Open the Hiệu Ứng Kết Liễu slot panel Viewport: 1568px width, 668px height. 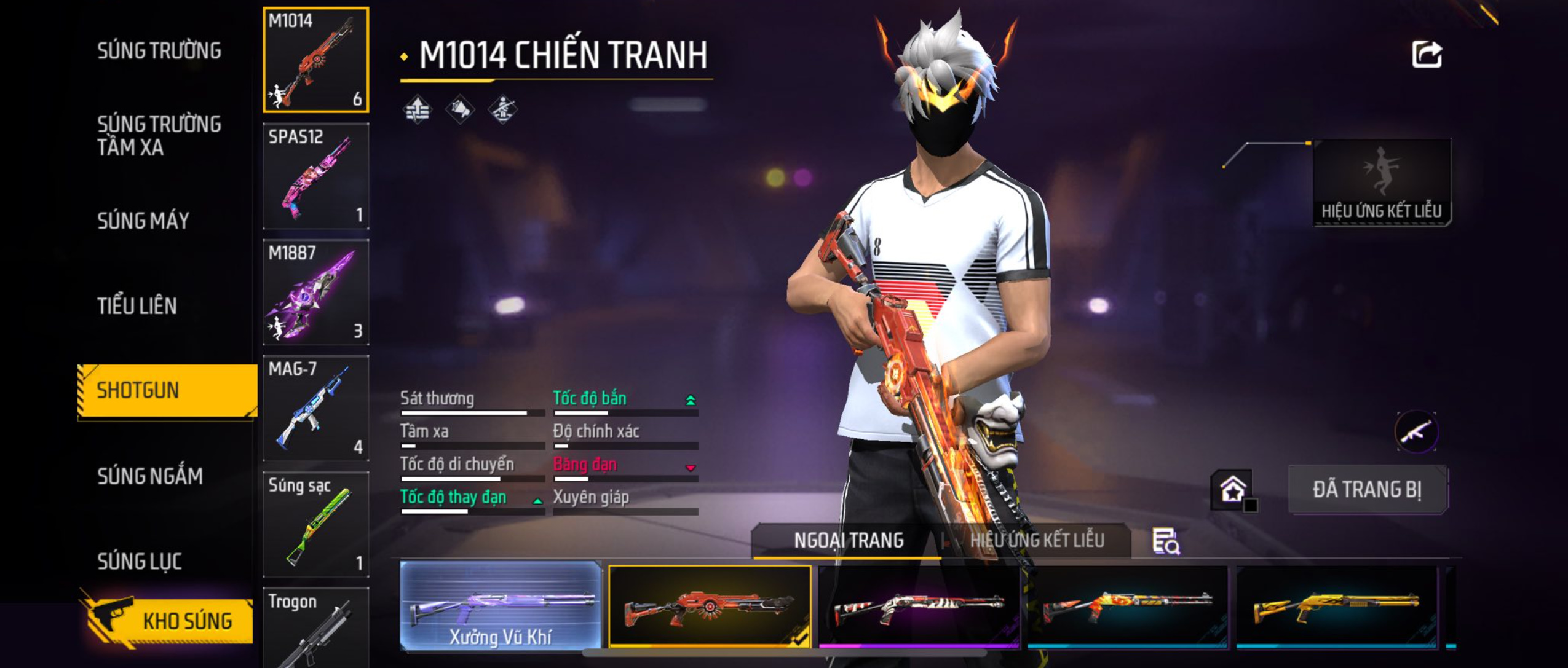point(1382,183)
